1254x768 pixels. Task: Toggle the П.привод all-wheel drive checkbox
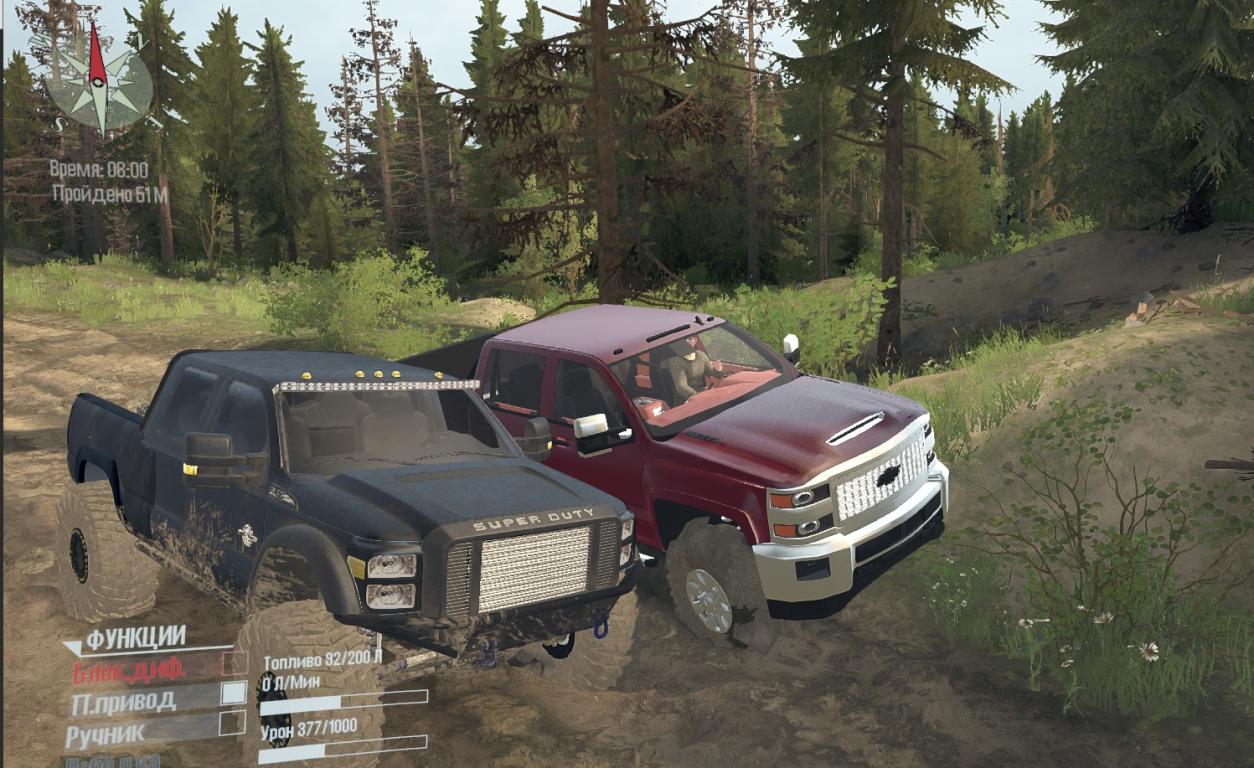click(232, 693)
